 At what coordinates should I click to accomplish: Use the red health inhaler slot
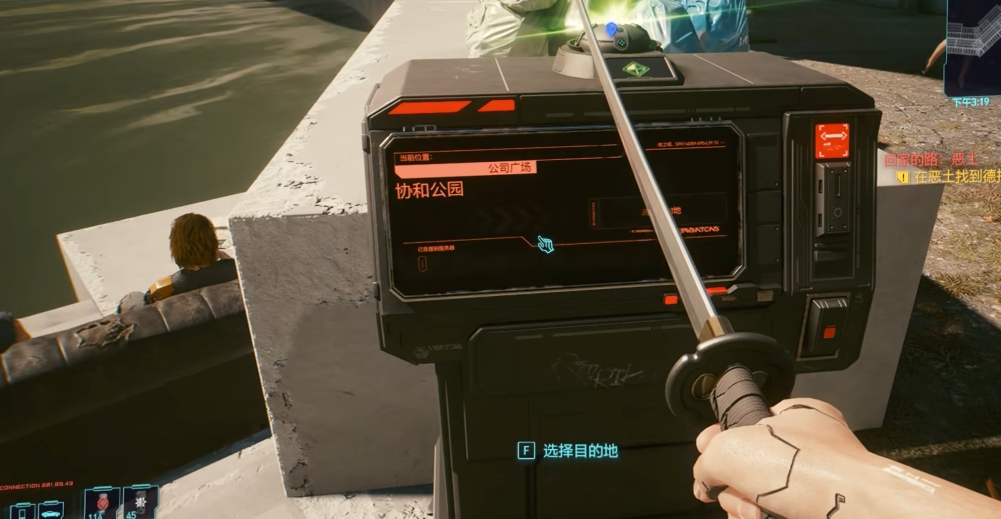pyautogui.click(x=102, y=503)
